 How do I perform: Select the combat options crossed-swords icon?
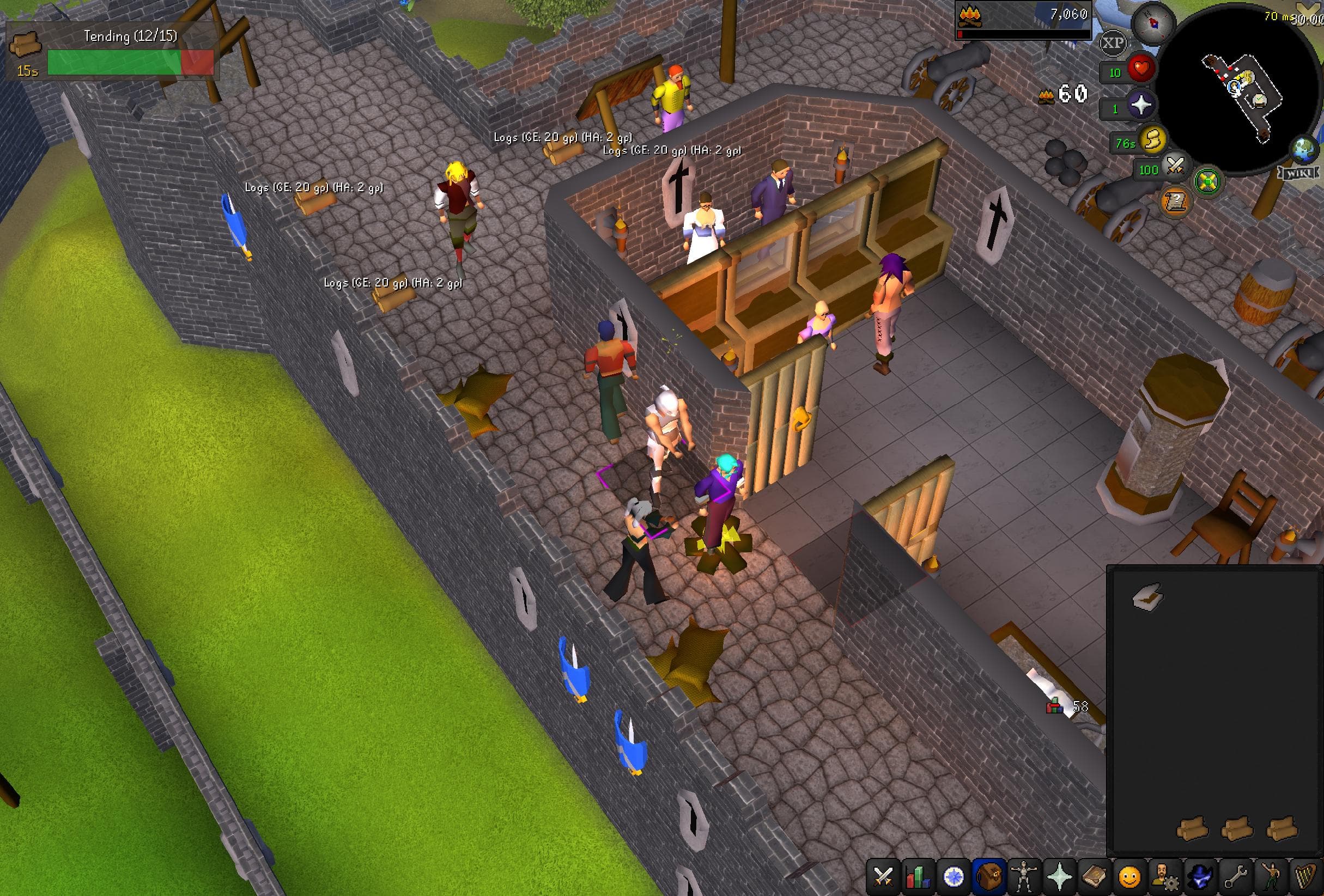tap(883, 877)
